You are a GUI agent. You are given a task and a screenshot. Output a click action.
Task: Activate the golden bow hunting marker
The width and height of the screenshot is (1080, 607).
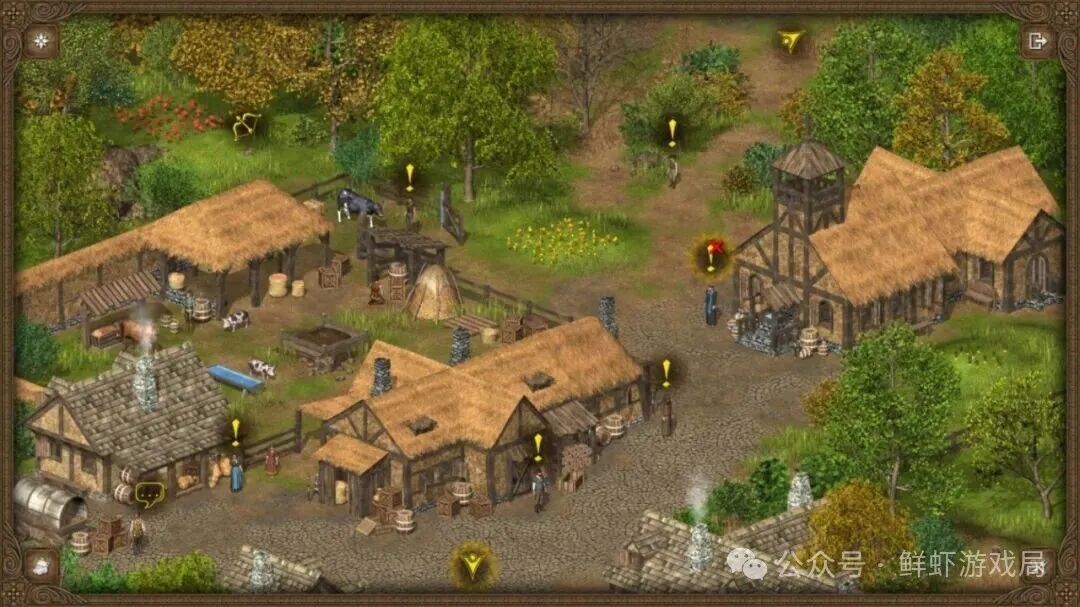[x=245, y=126]
